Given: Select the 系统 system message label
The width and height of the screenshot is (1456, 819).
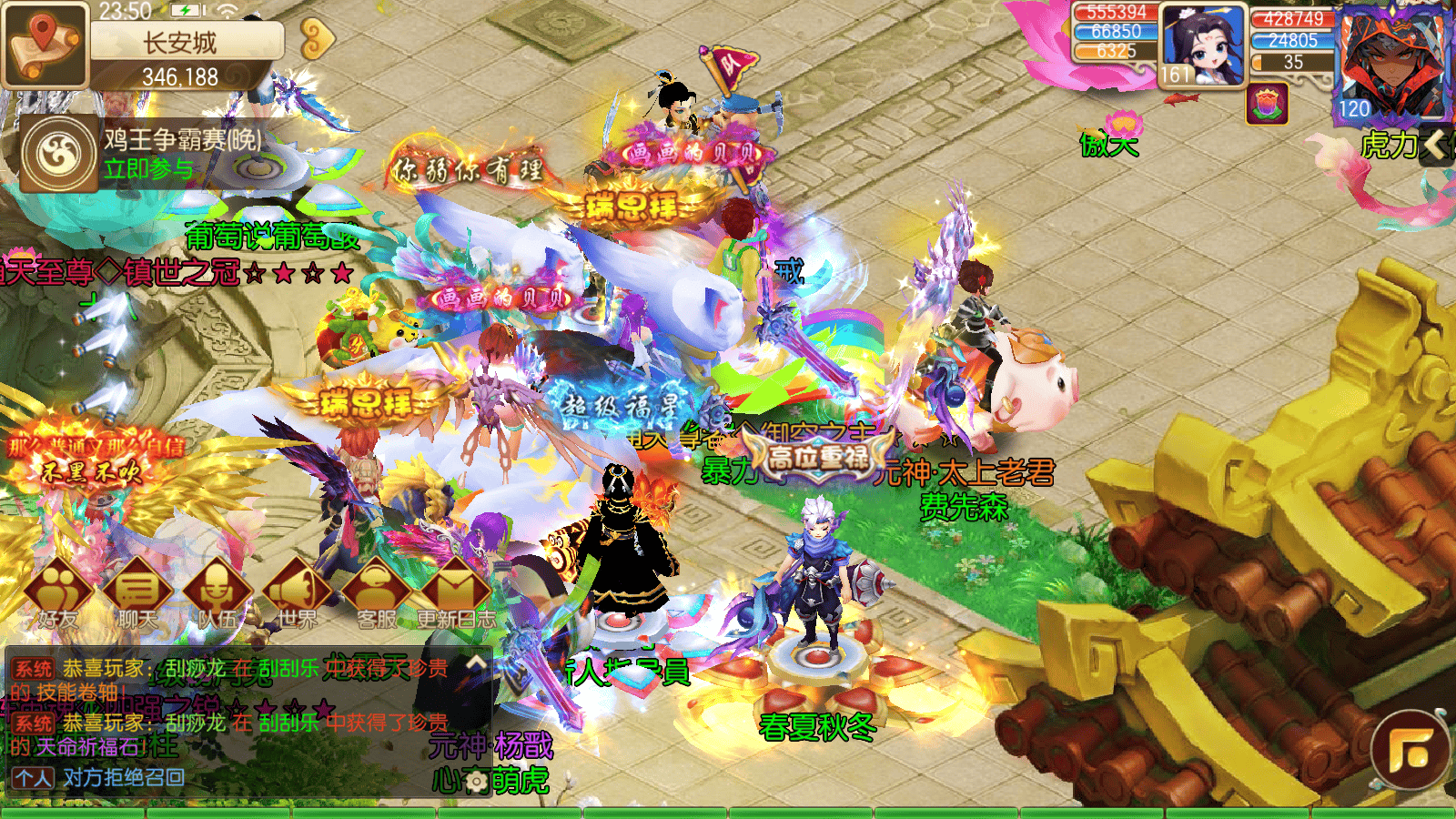Looking at the screenshot, I should (31, 665).
